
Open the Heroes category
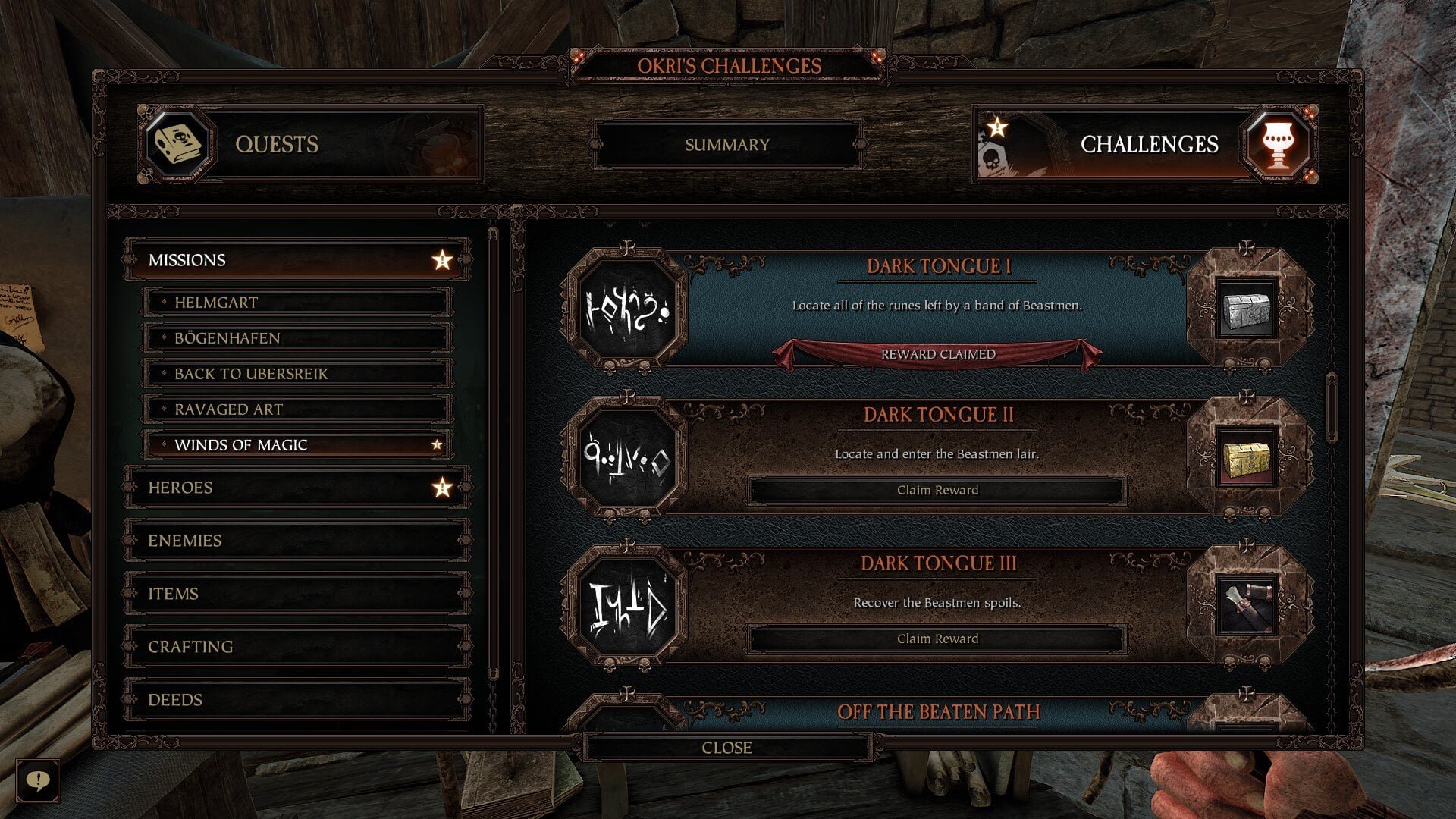pos(297,488)
